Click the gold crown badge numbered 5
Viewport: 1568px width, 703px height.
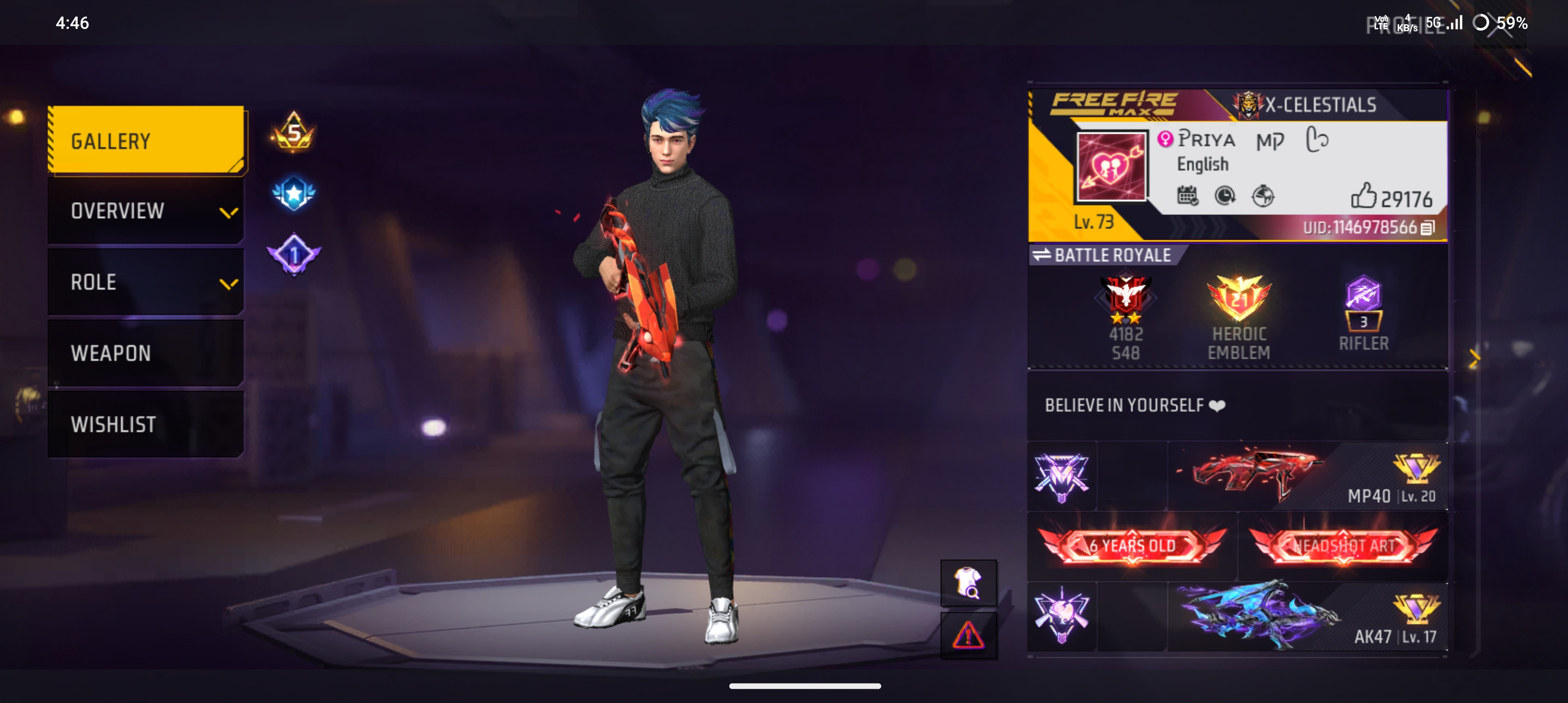[x=294, y=132]
